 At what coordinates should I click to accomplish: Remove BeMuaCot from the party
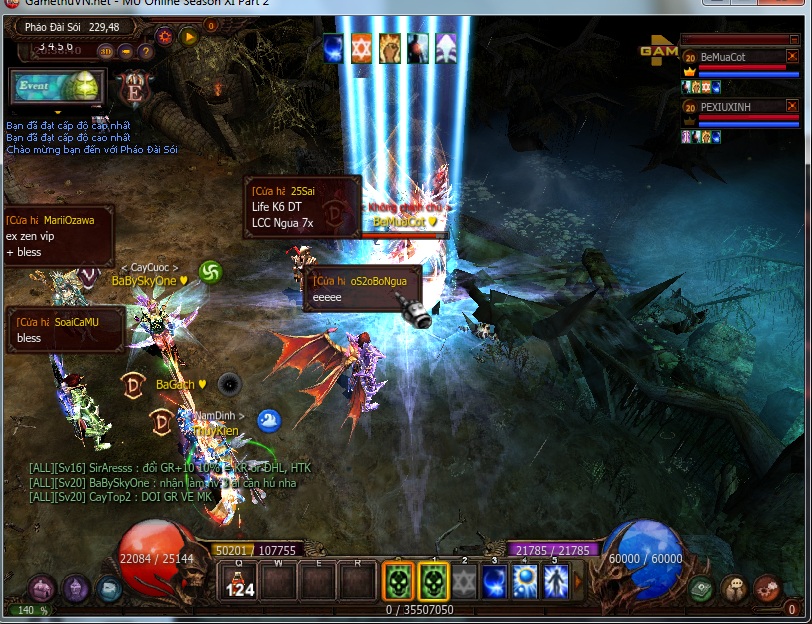click(792, 57)
